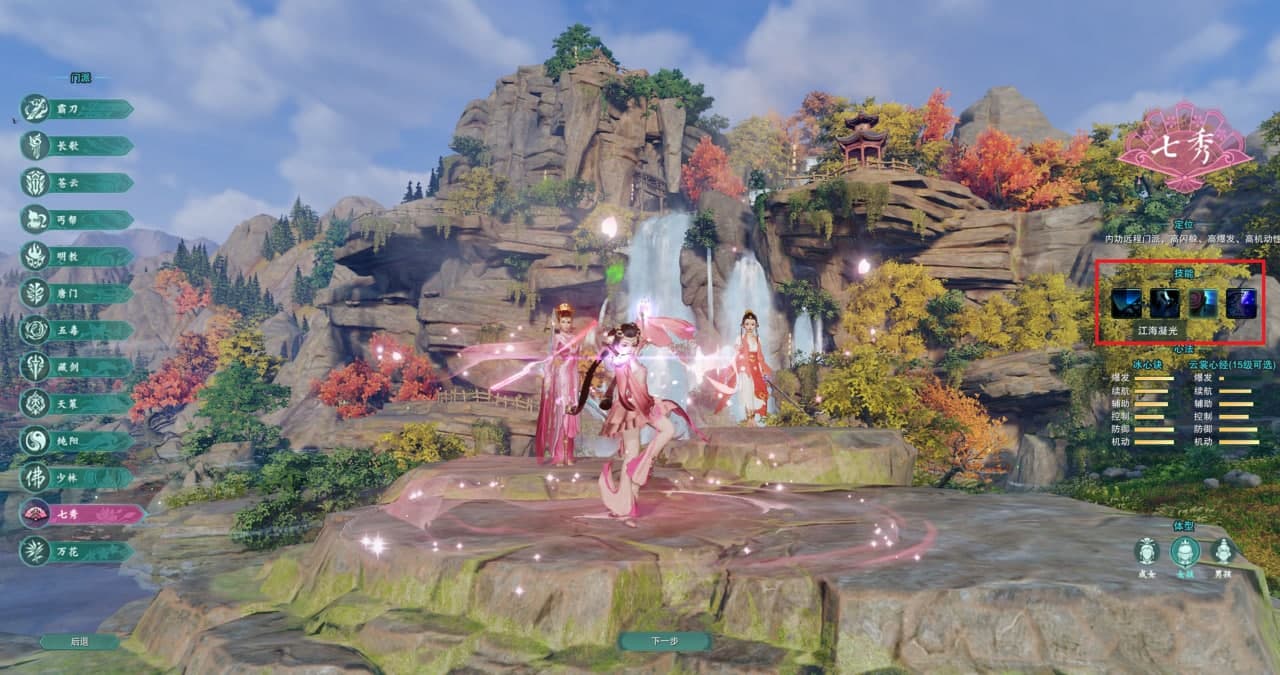Show the purple lightning skill icon
The height and width of the screenshot is (675, 1280).
coord(1241,303)
